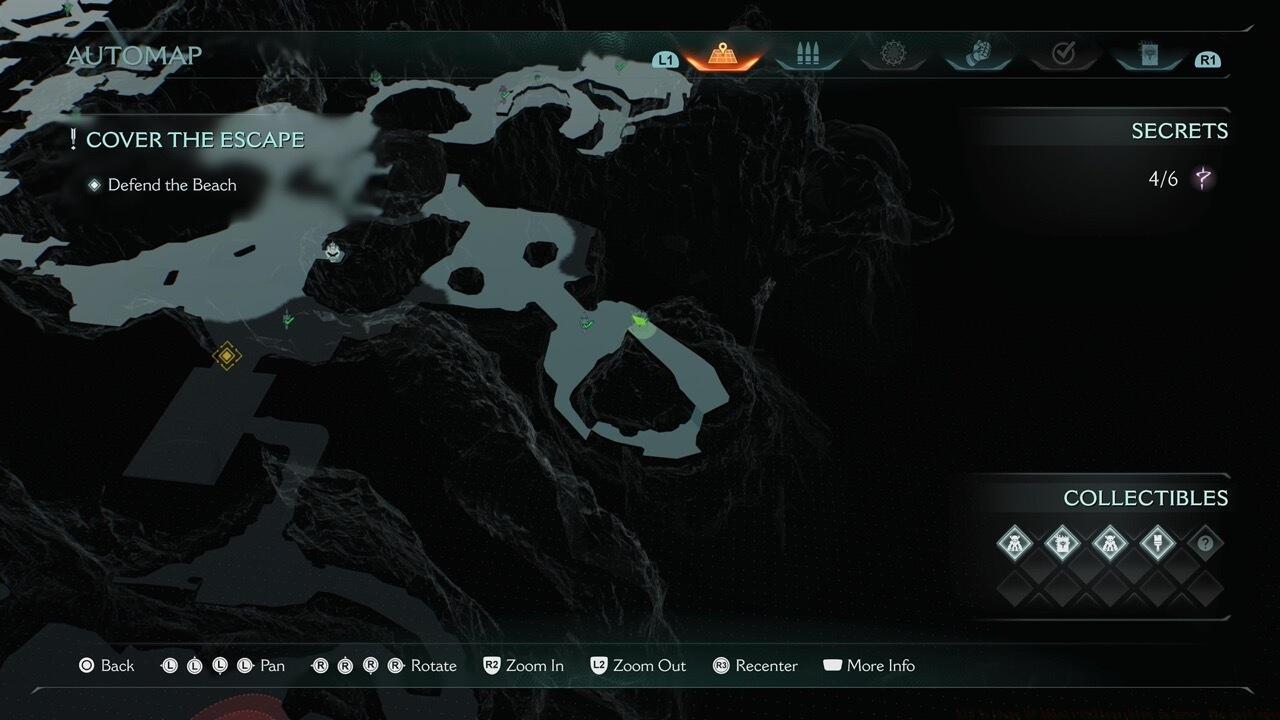Click the Cover the Escape mission title
Screen dimensions: 1280x720
coord(194,140)
